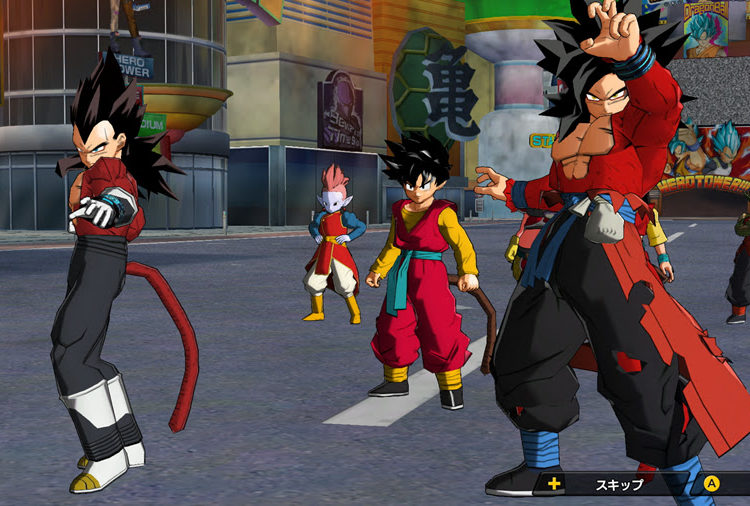Skip the cutscene using the スキップ bar
Screen dimensions: 750x506
tap(618, 483)
